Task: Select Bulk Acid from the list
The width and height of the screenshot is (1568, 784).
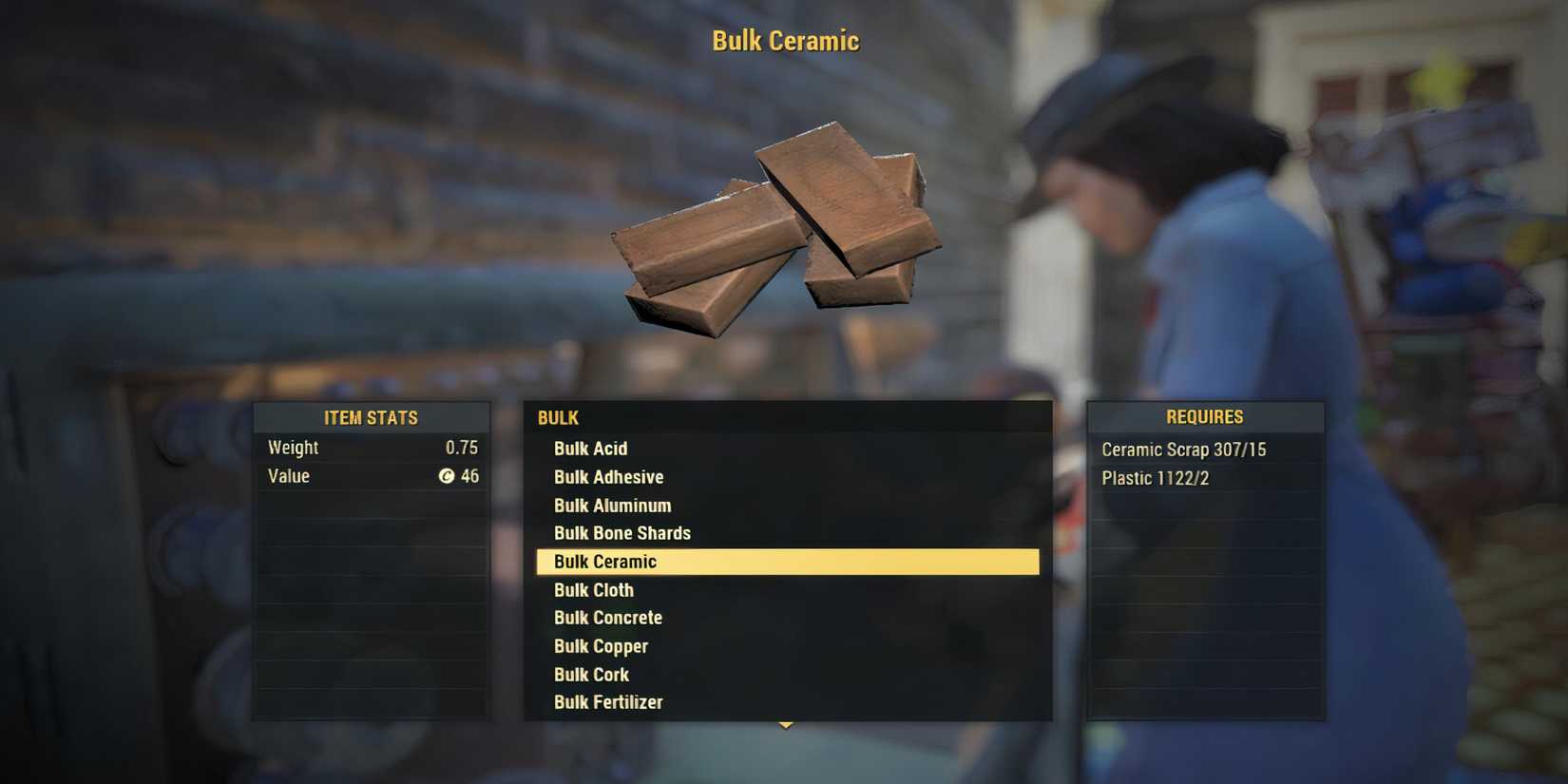Action: pos(590,448)
